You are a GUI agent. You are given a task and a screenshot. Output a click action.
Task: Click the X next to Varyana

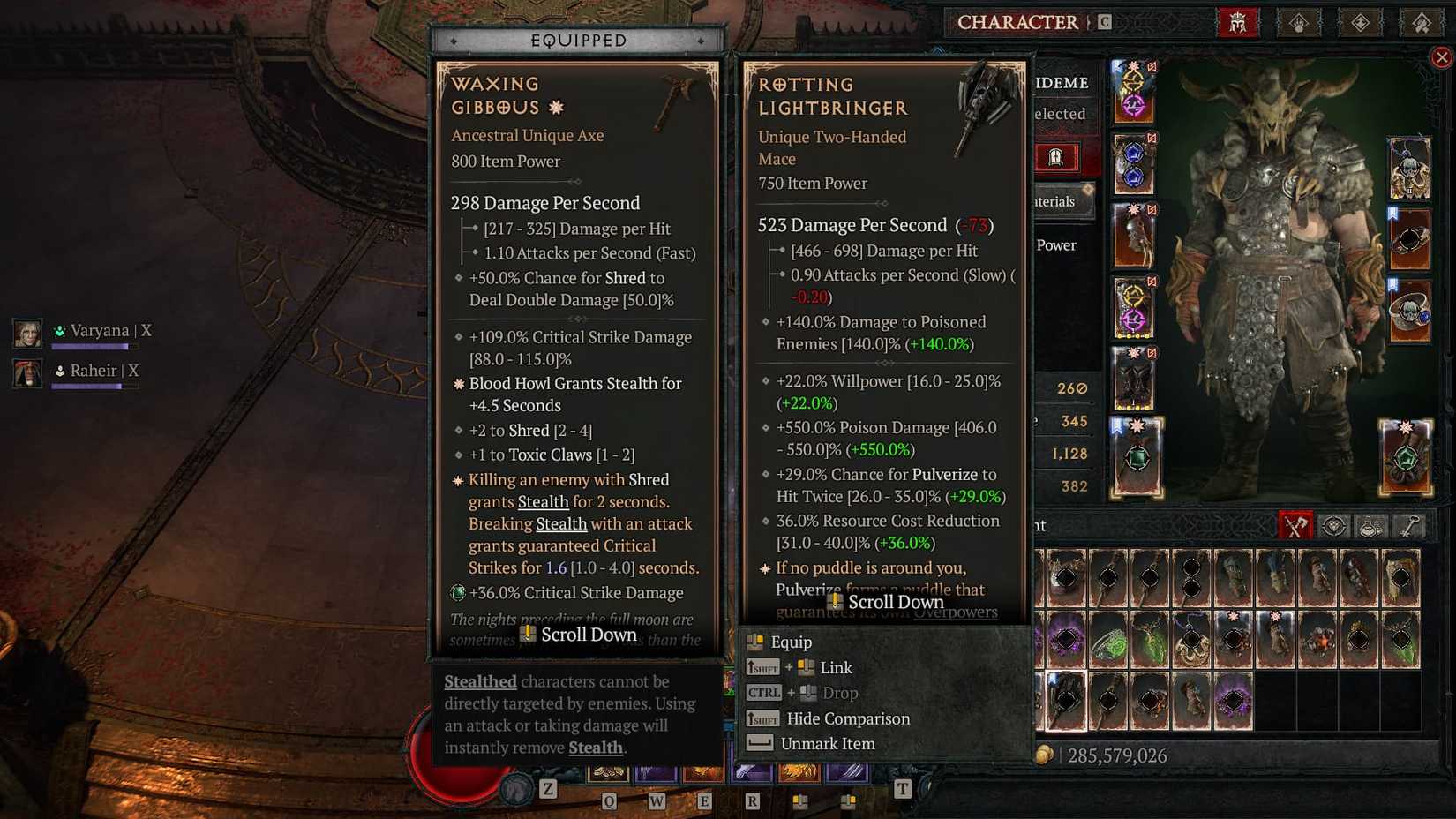(146, 330)
